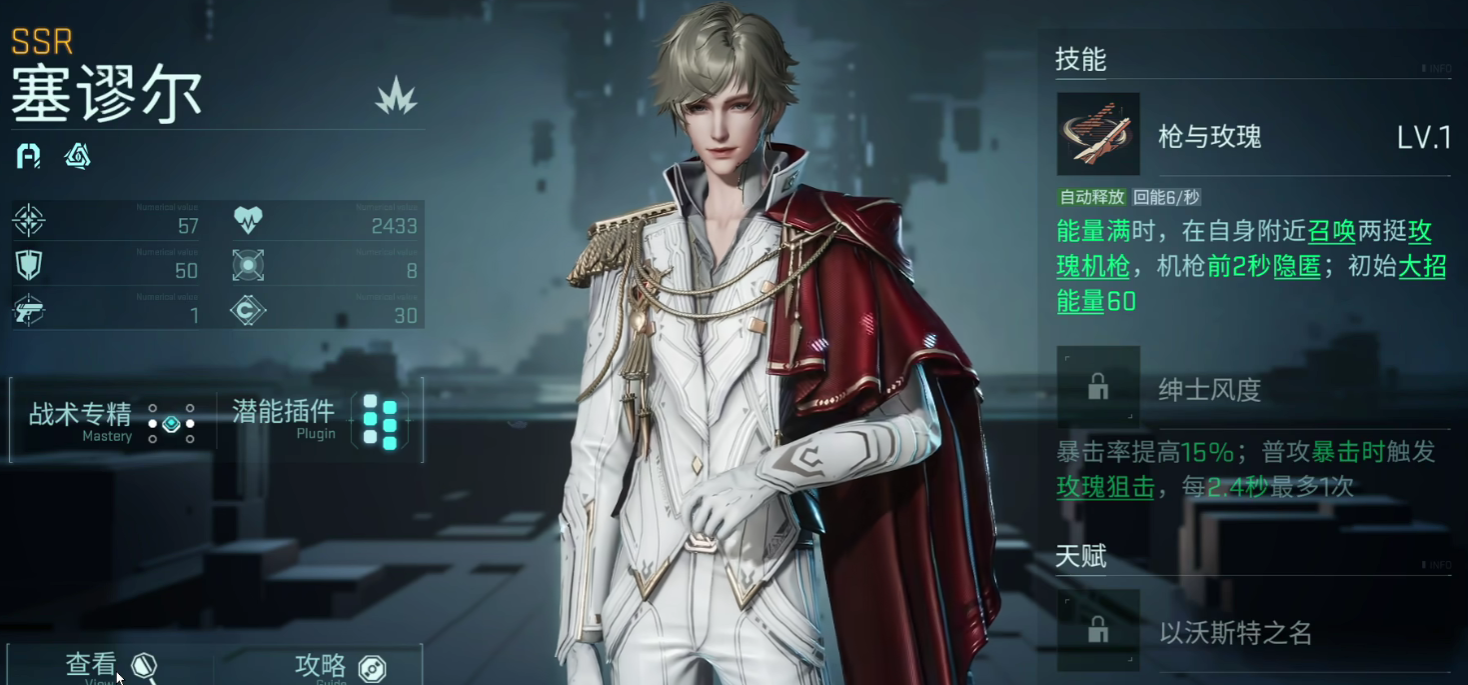
Task: Open the 战术专精 Mastery panel
Action: [111, 421]
